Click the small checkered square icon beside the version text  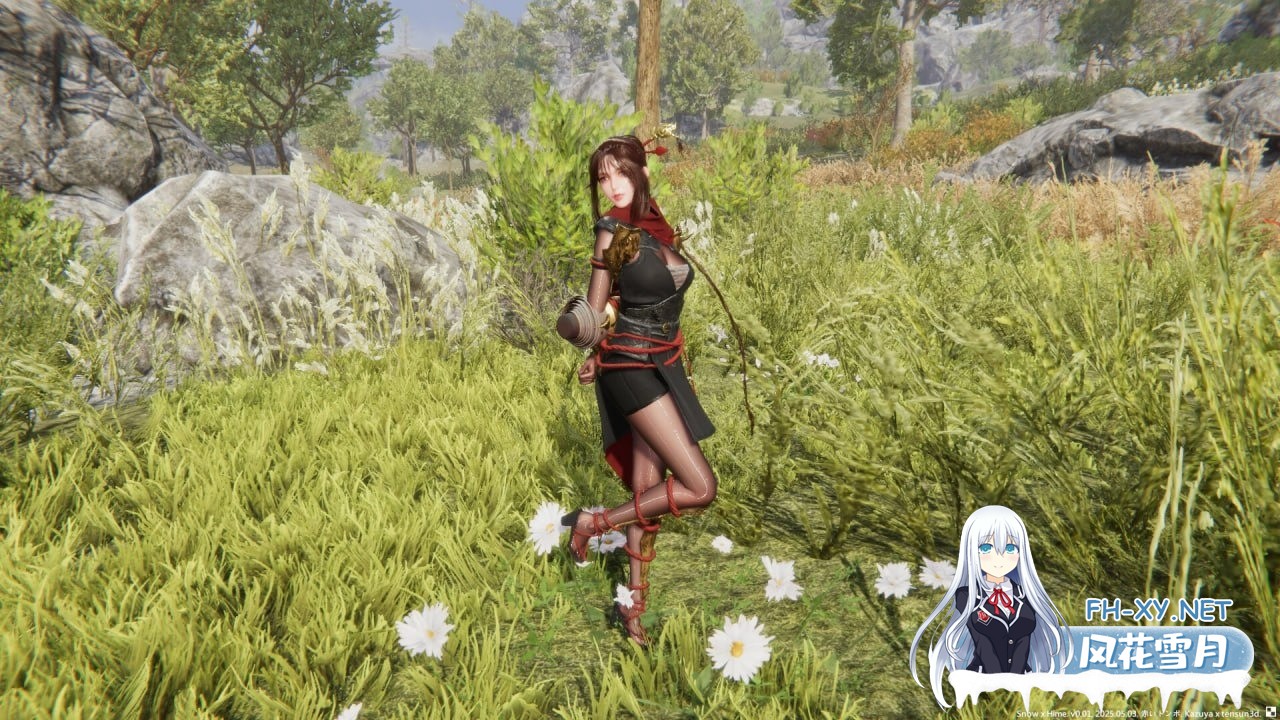pyautogui.click(x=1271, y=713)
